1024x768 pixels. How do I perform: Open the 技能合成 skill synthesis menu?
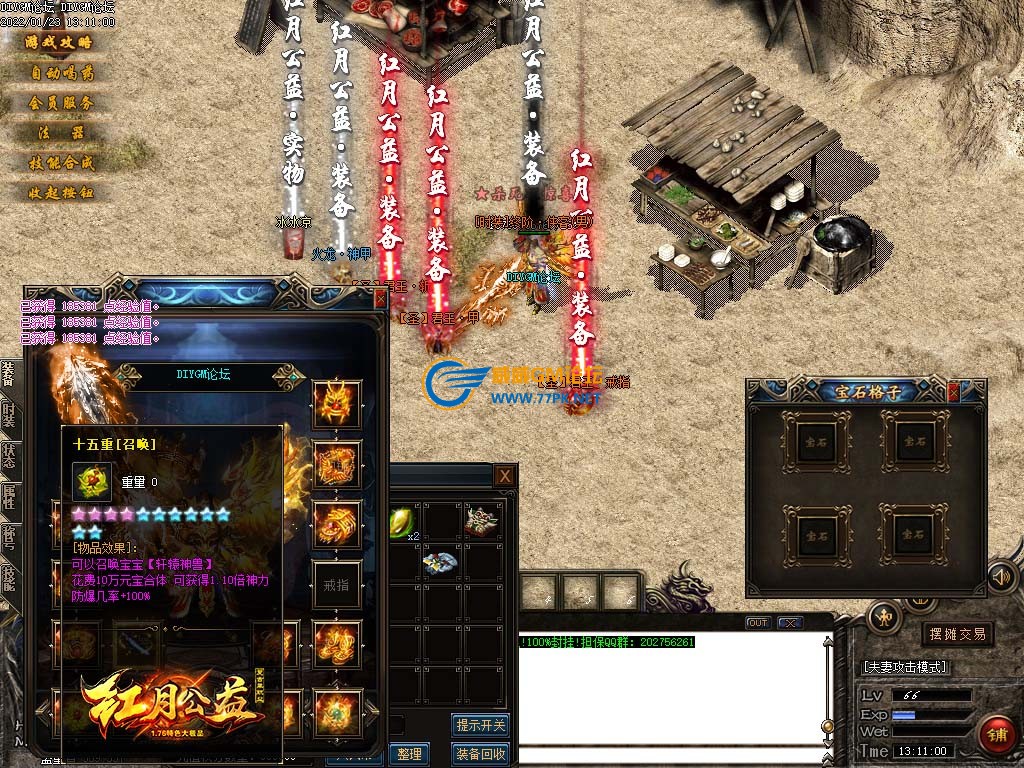pos(59,162)
